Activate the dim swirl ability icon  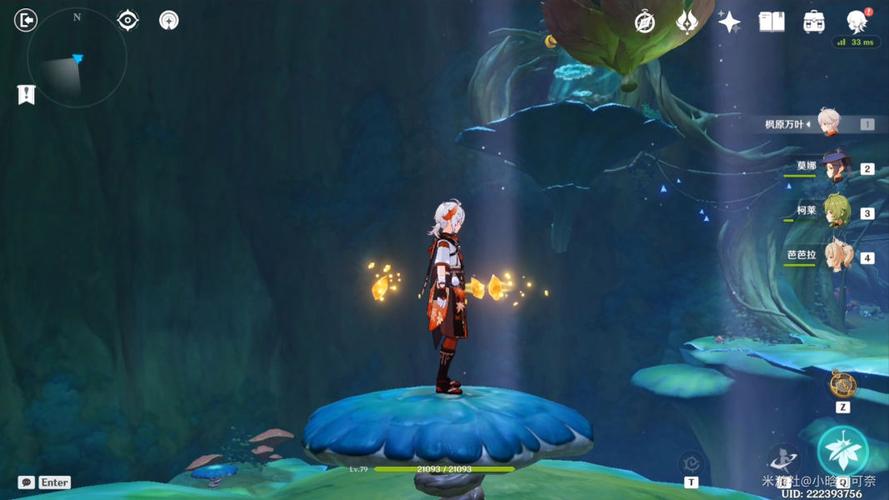tap(690, 463)
